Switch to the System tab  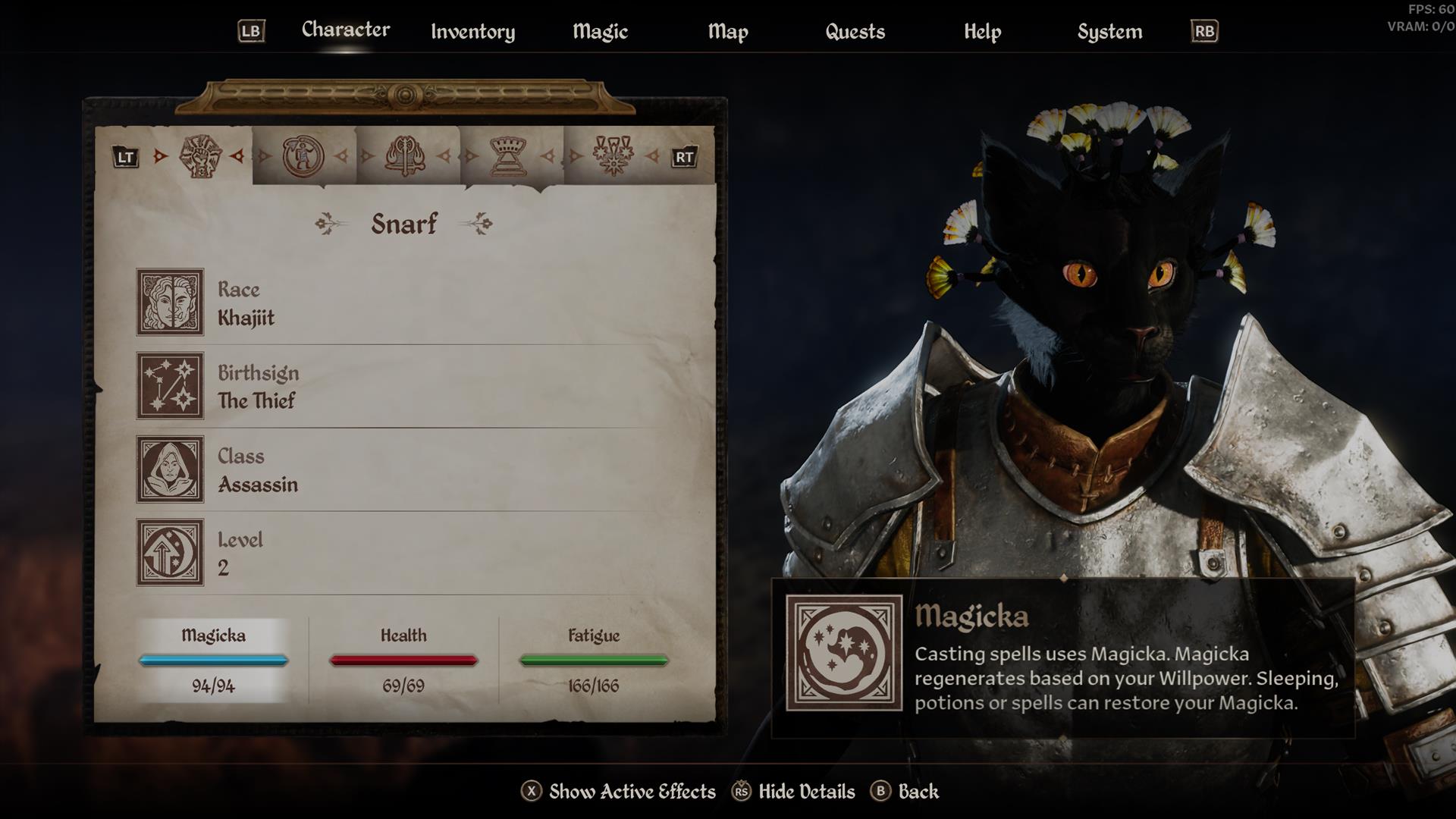[1109, 32]
